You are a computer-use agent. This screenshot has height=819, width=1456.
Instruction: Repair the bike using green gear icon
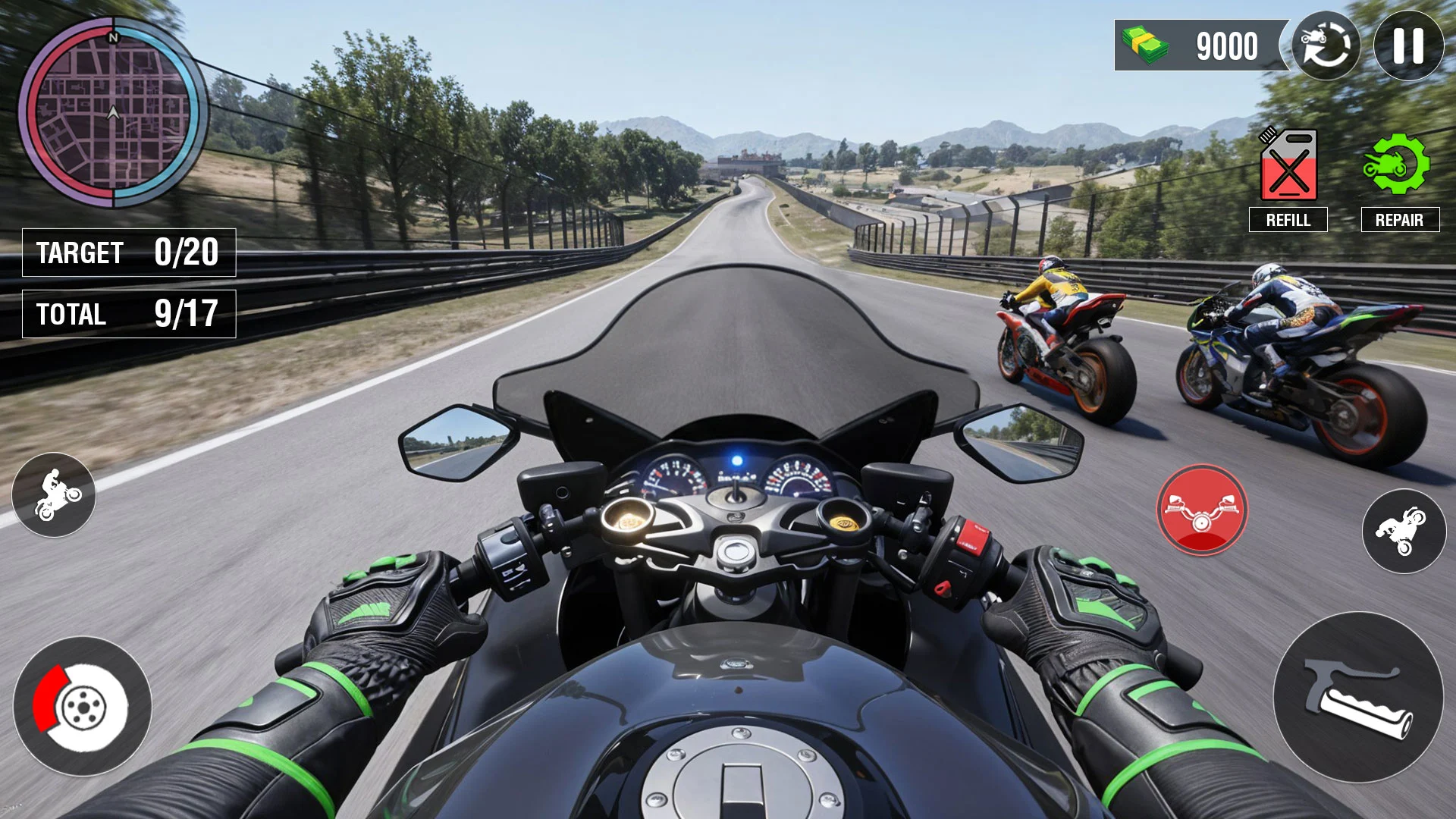pyautogui.click(x=1397, y=165)
